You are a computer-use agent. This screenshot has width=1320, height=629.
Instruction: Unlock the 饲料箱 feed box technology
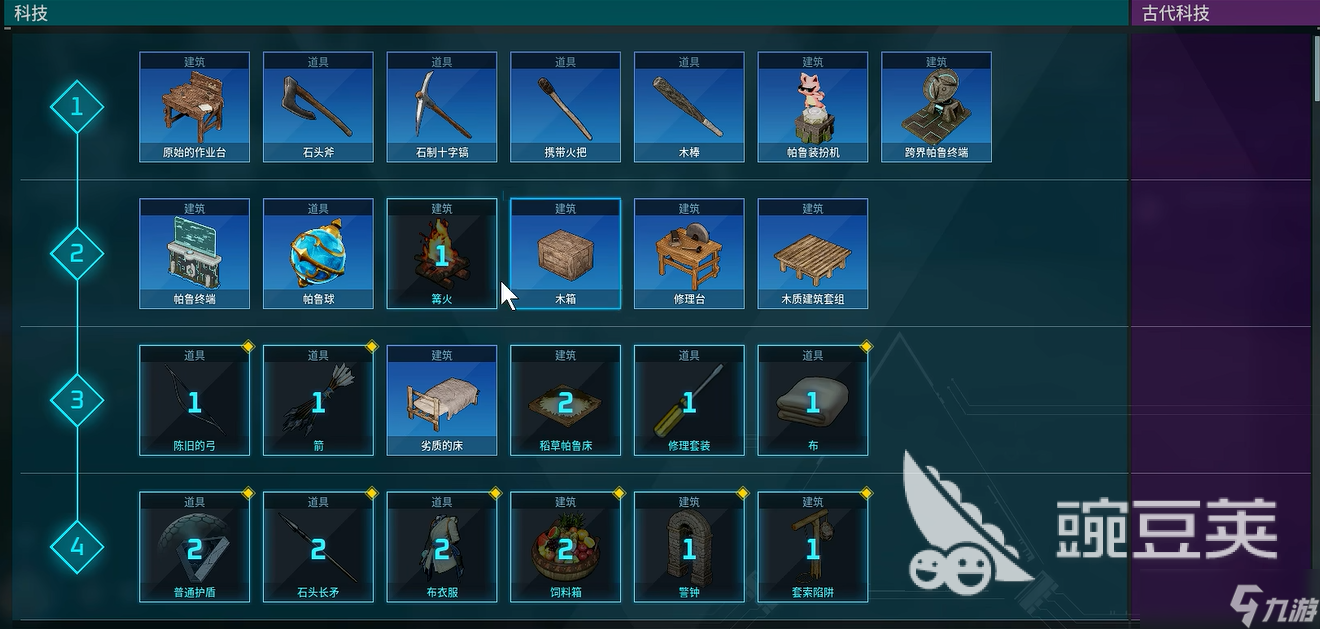(565, 547)
